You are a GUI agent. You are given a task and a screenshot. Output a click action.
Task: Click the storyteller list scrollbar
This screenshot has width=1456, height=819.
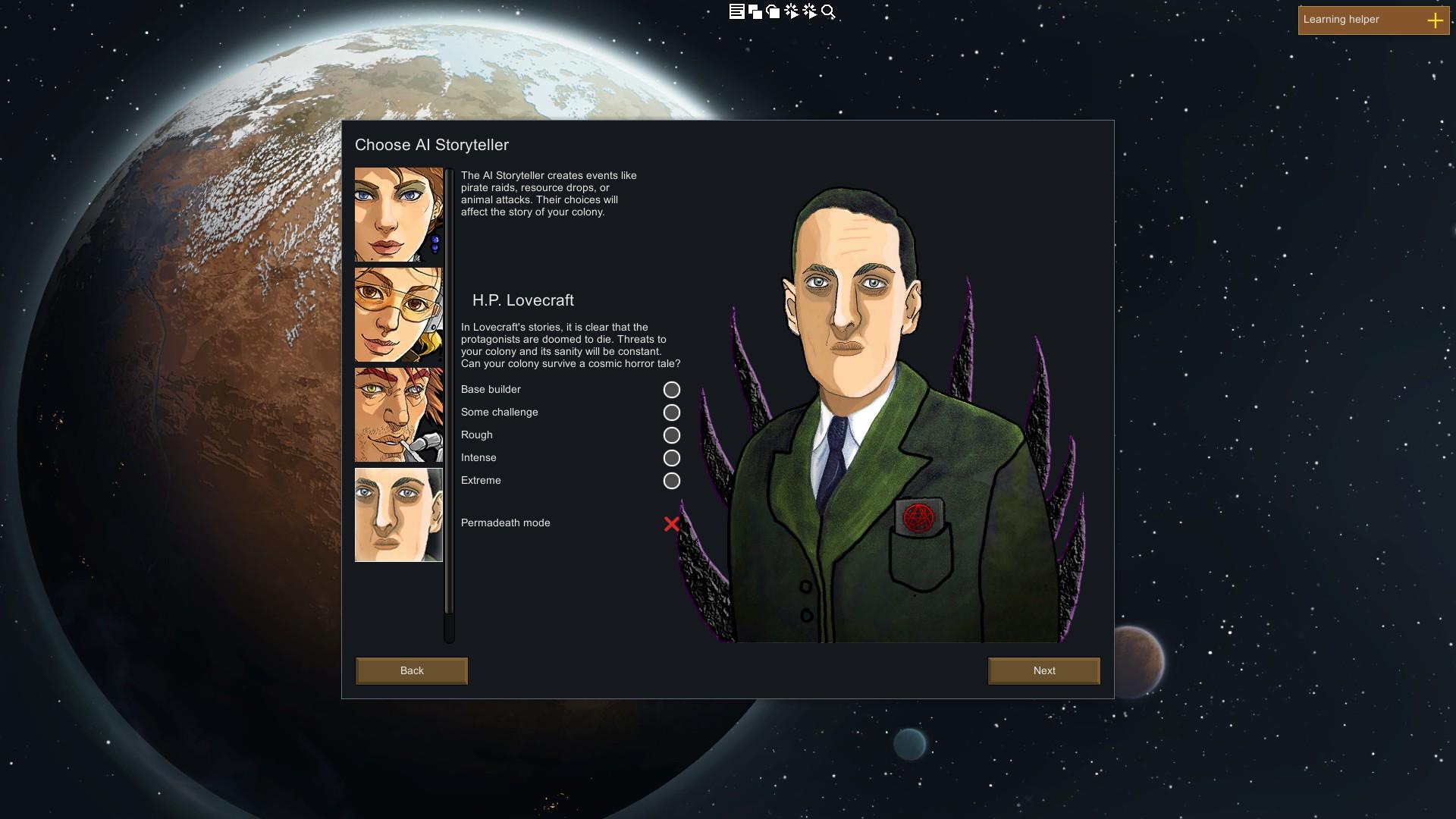[x=449, y=379]
